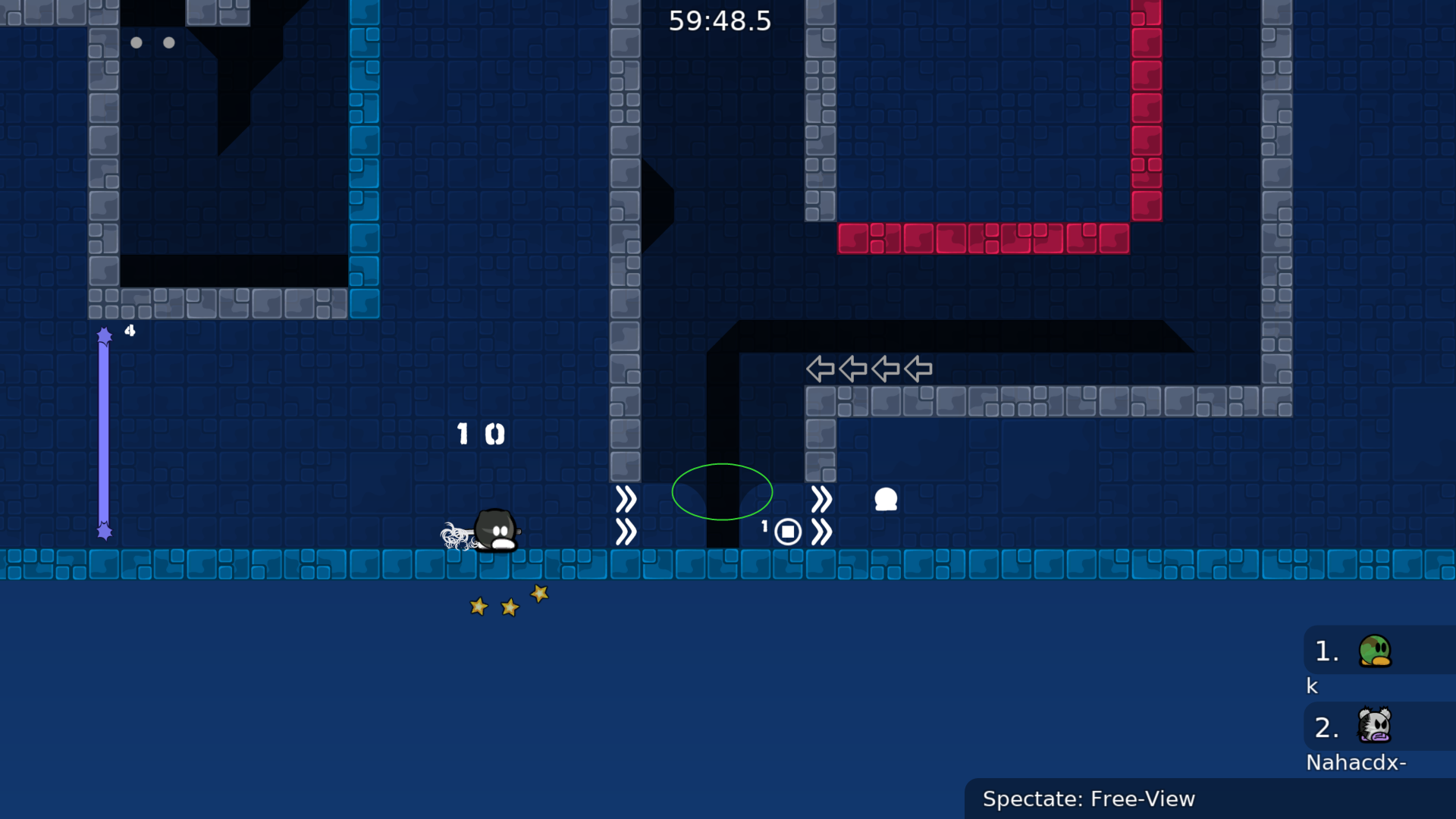1456x819 pixels.
Task: Click the white ghost sprite on the platform
Action: point(885,500)
